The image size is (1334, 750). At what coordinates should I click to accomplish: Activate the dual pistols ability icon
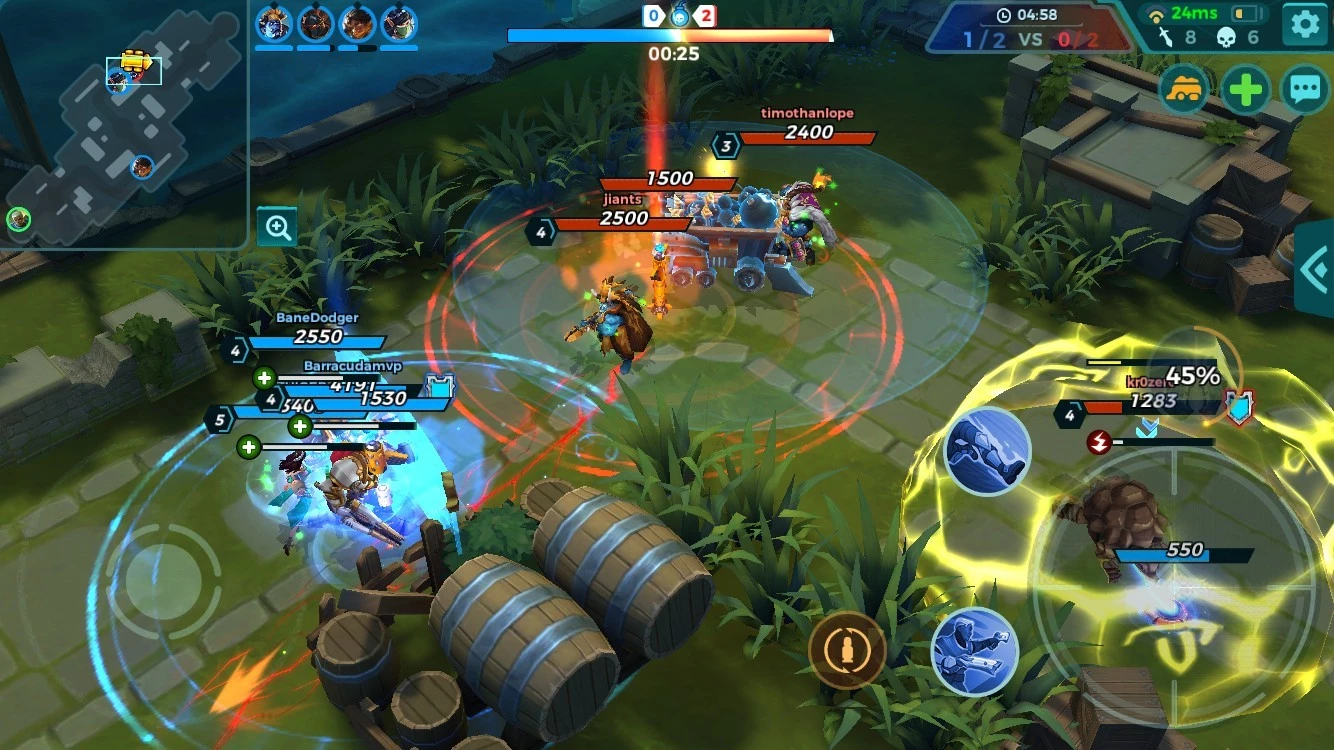click(974, 652)
